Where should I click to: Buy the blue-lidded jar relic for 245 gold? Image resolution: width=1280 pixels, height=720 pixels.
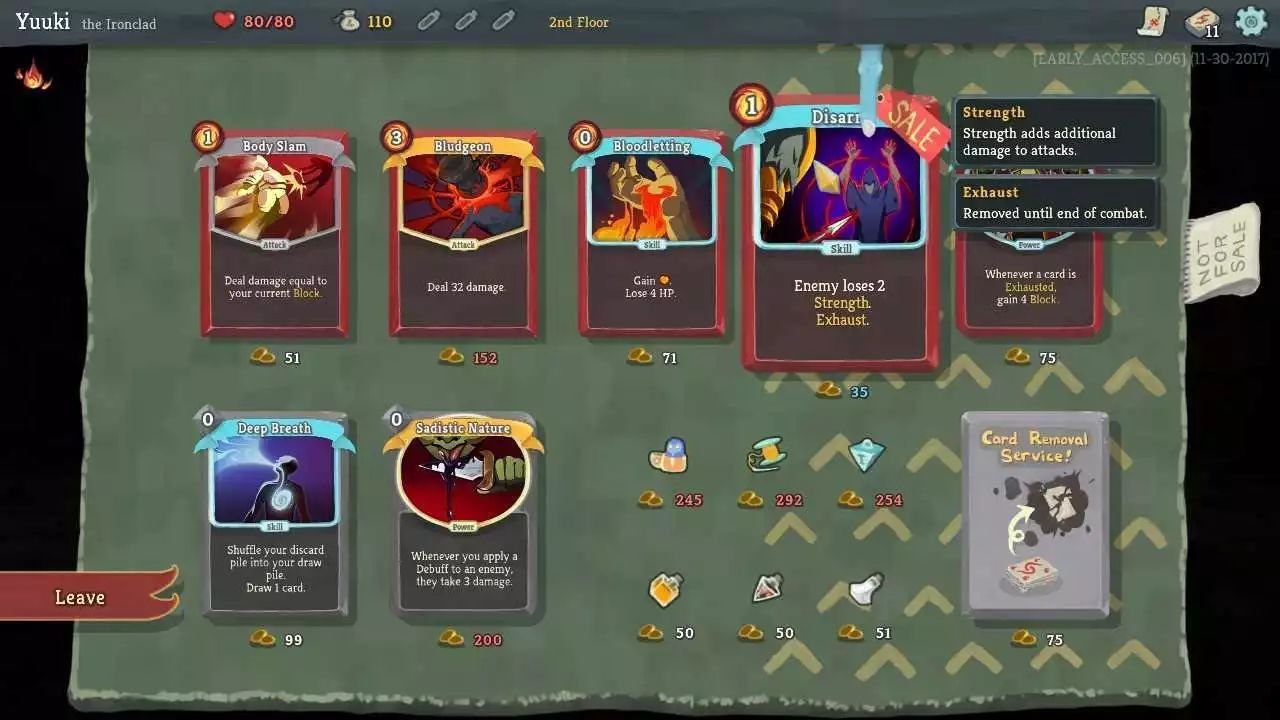click(x=667, y=457)
